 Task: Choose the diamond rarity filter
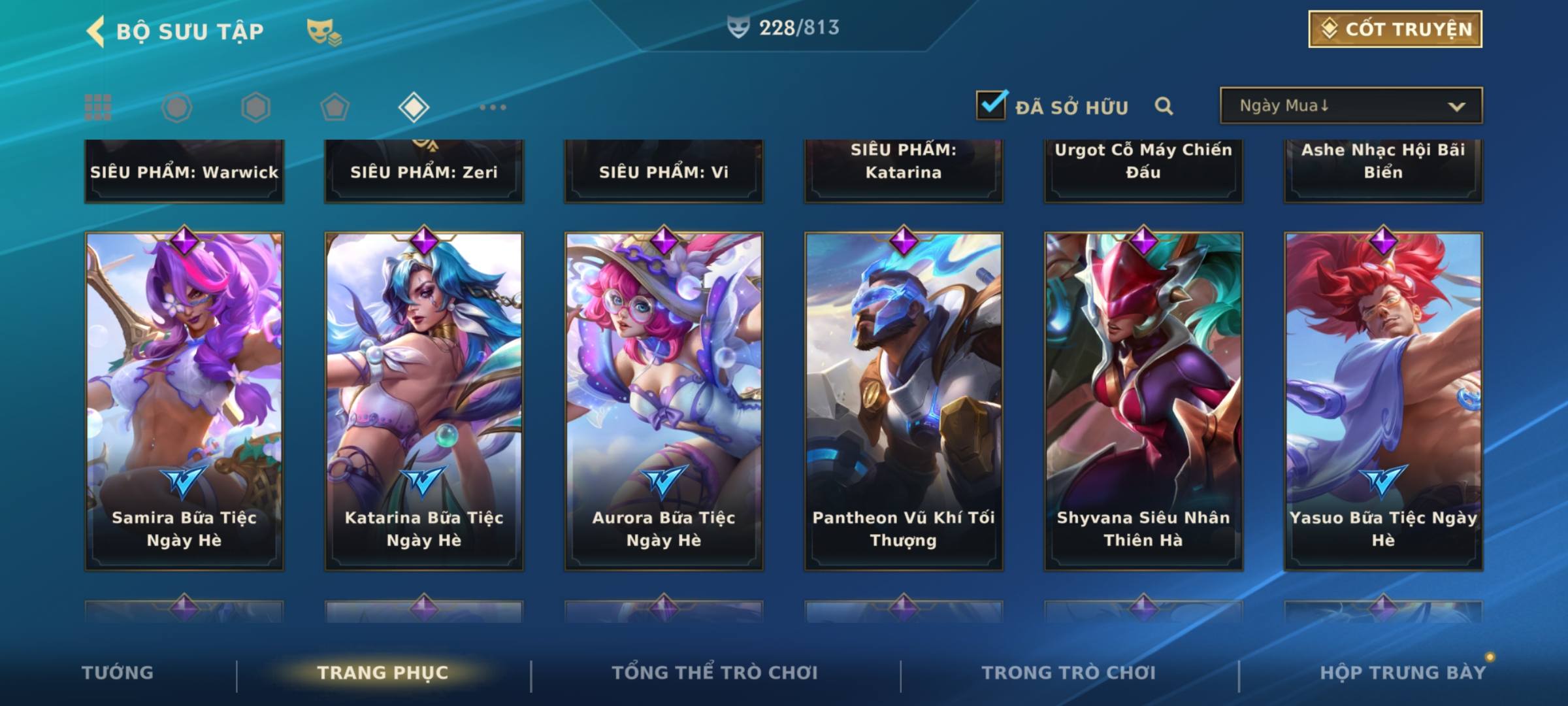tap(414, 107)
